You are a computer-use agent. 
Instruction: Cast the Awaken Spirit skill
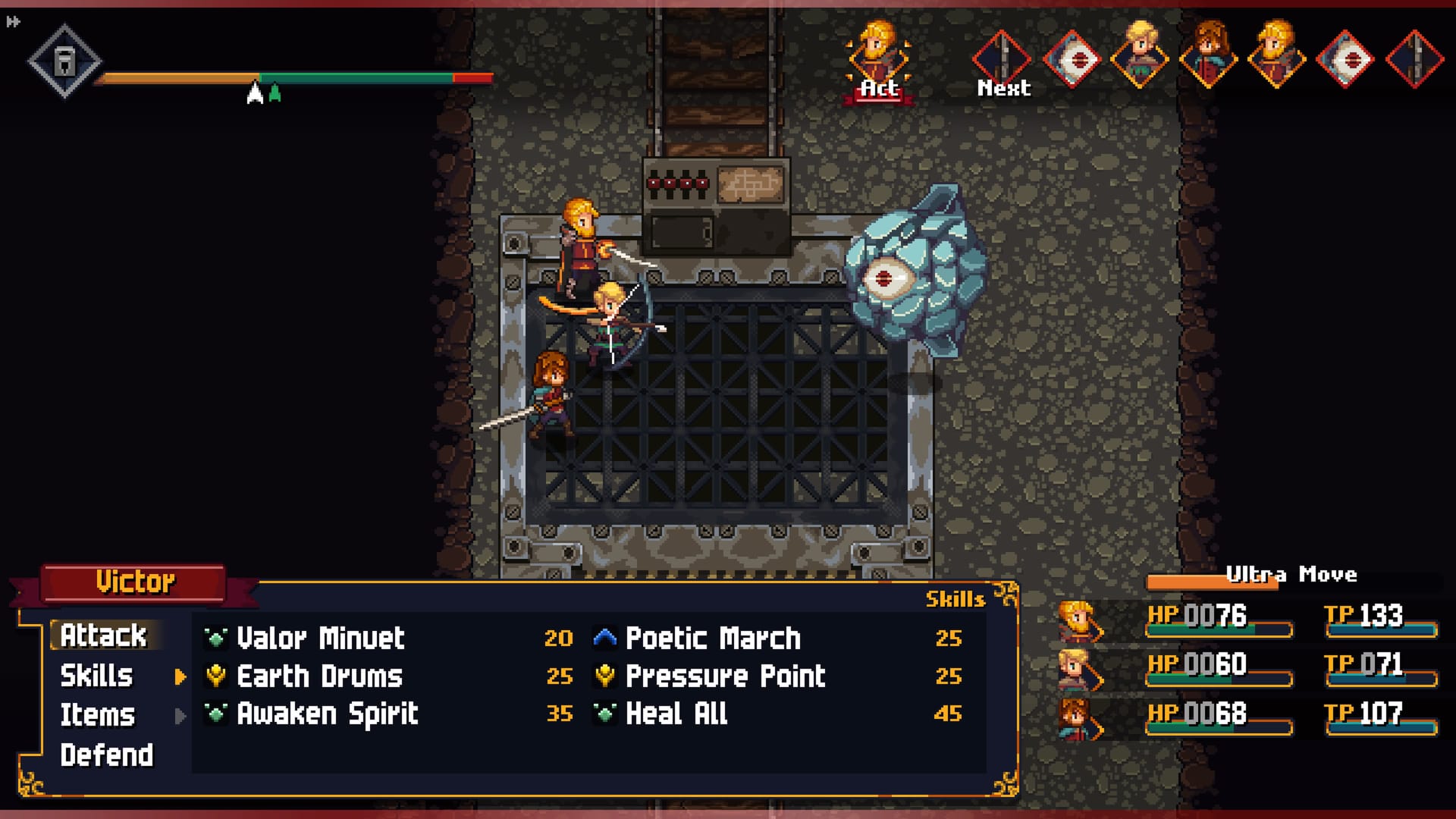point(327,714)
